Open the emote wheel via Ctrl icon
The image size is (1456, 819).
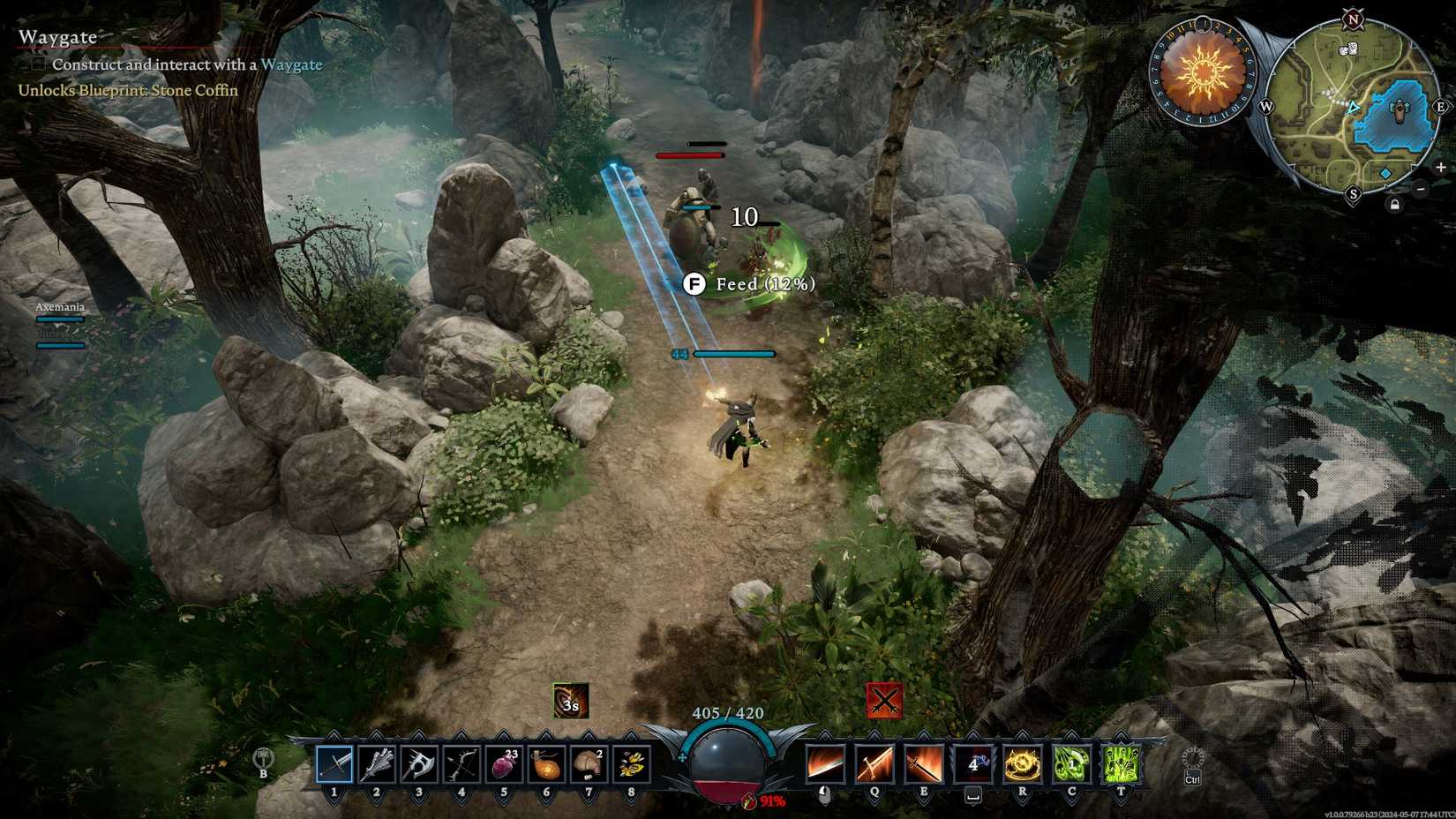1191,764
